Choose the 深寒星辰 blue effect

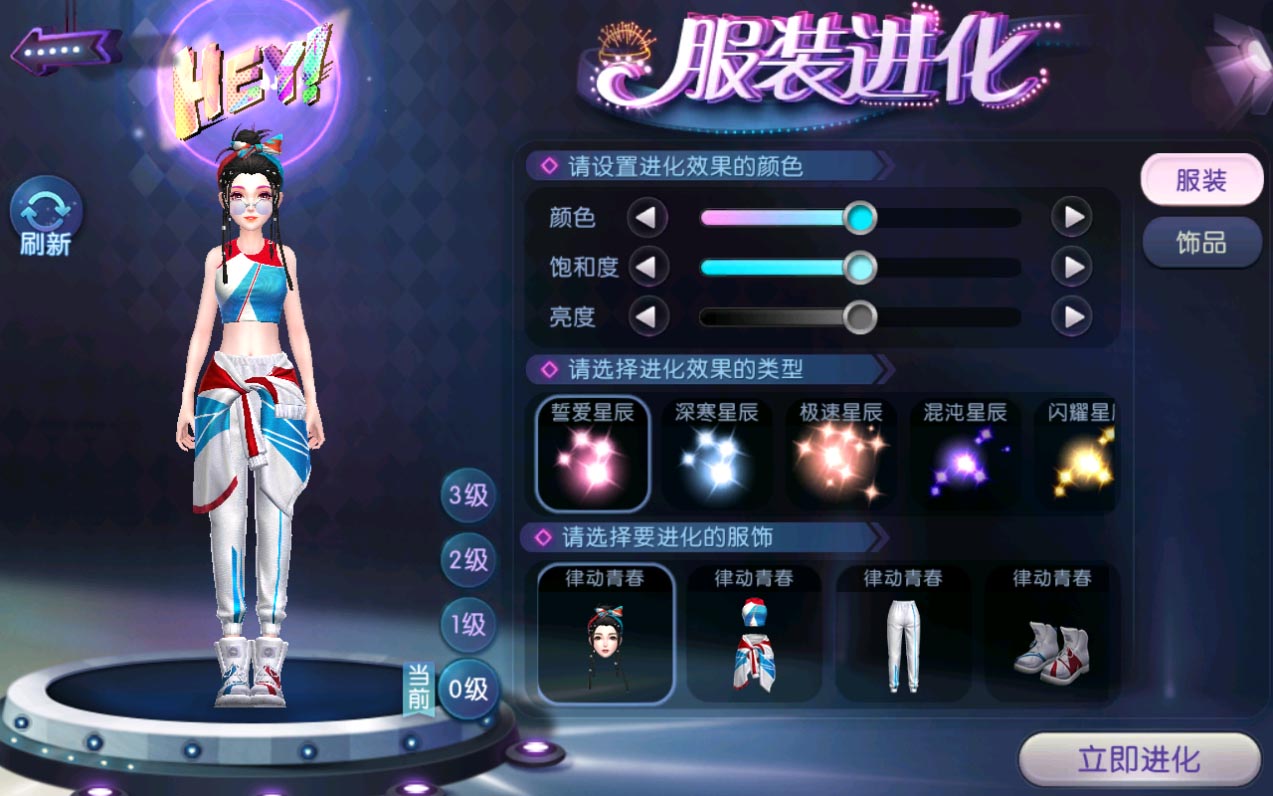(716, 453)
